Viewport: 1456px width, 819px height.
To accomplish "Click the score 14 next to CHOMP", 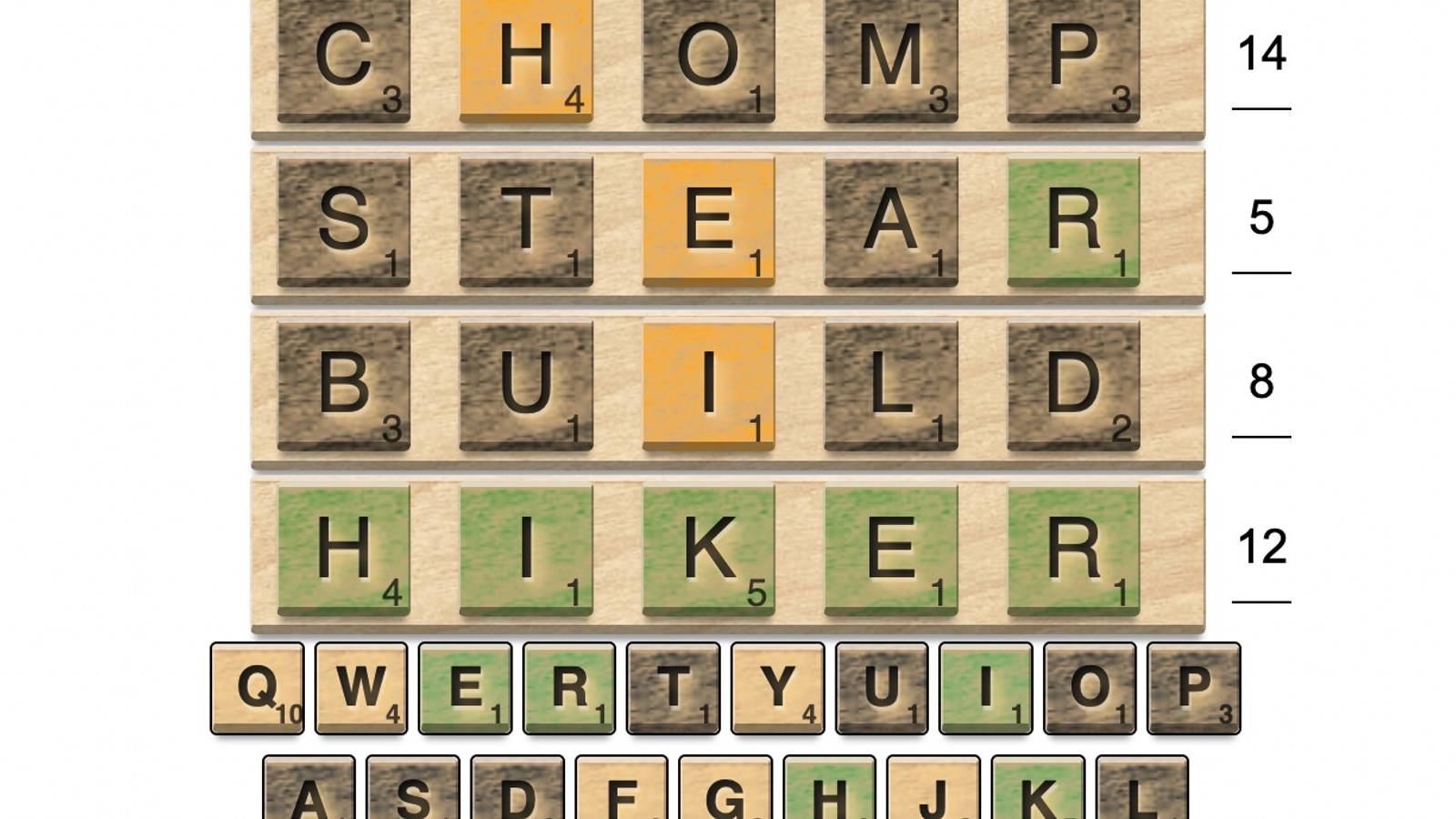I will tap(1259, 56).
